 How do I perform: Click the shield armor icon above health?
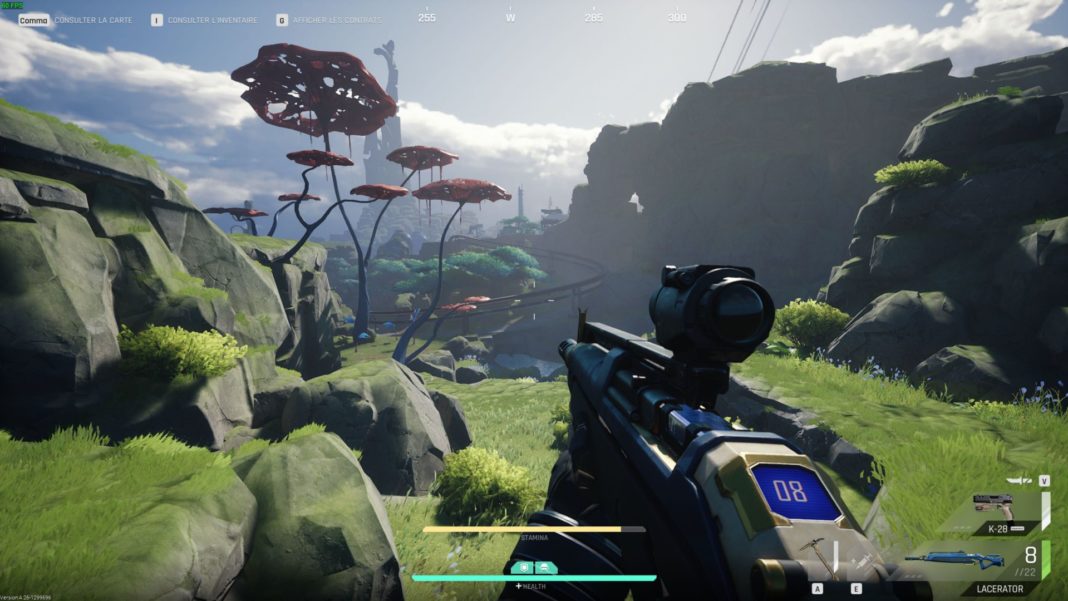522,567
